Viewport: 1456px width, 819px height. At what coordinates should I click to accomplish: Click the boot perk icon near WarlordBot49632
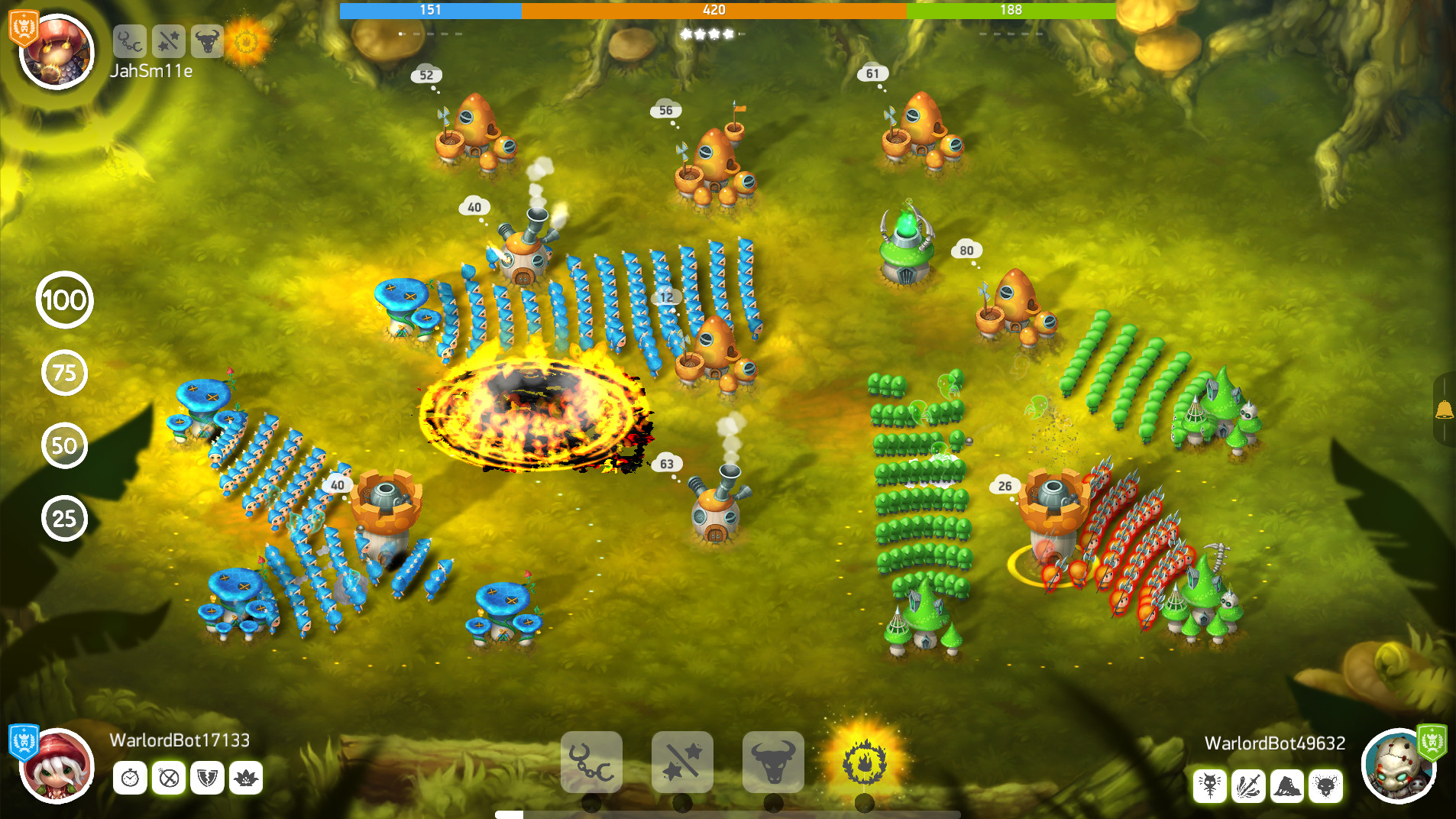pos(1287,785)
